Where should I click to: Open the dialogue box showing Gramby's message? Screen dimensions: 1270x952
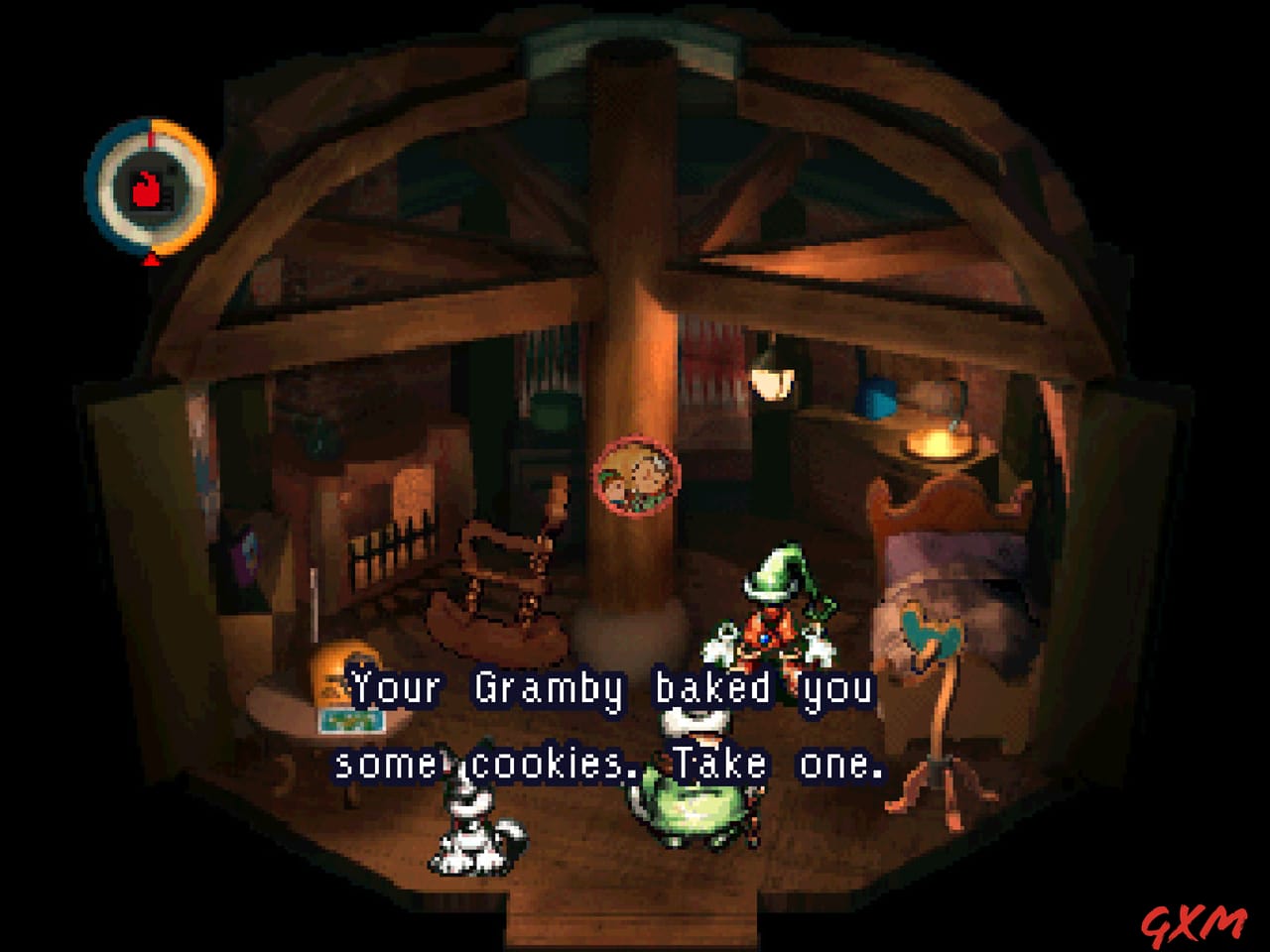(x=610, y=722)
